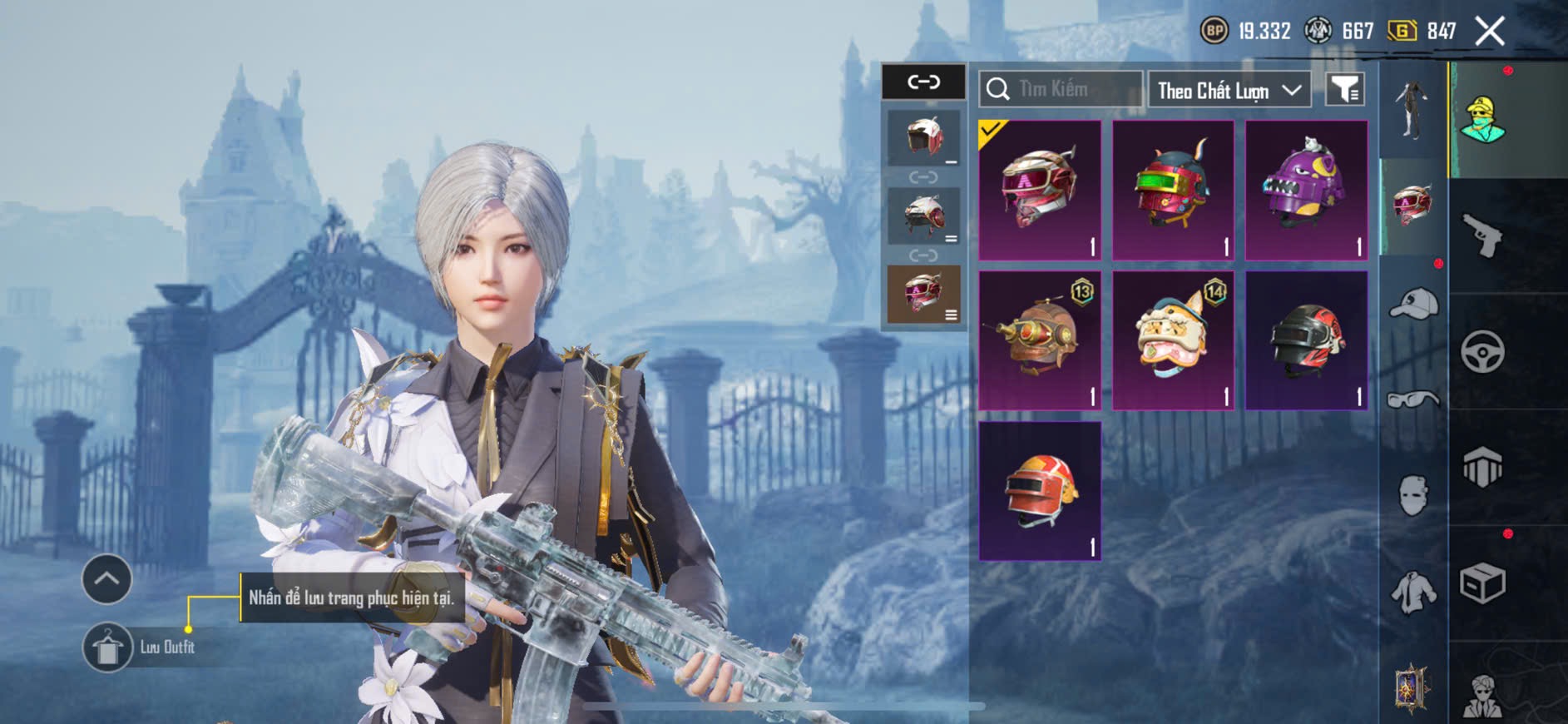Expand the up-arrow chevron button
This screenshot has width=1568, height=724.
[106, 578]
